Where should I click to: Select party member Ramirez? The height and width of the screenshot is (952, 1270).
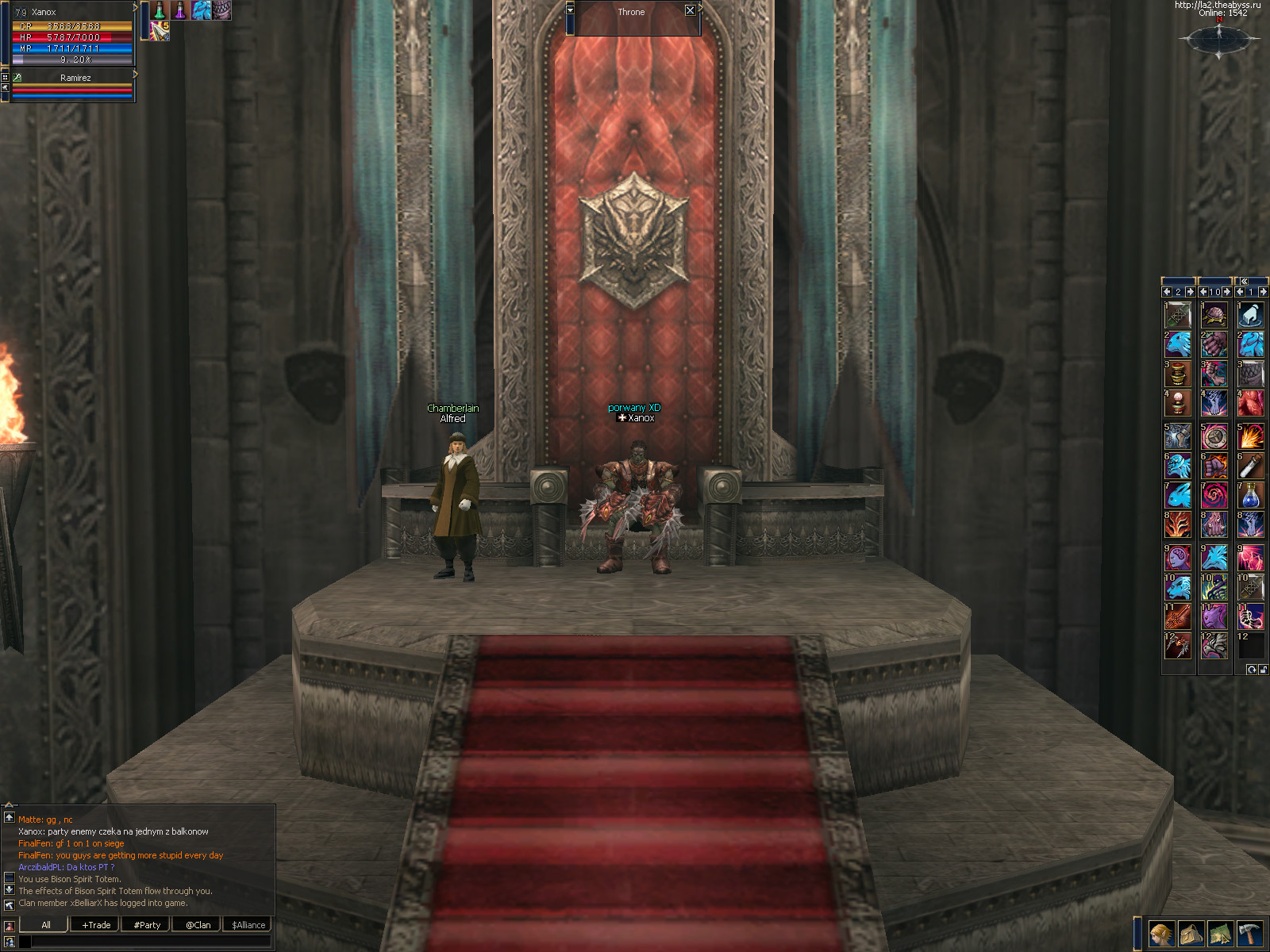click(75, 78)
